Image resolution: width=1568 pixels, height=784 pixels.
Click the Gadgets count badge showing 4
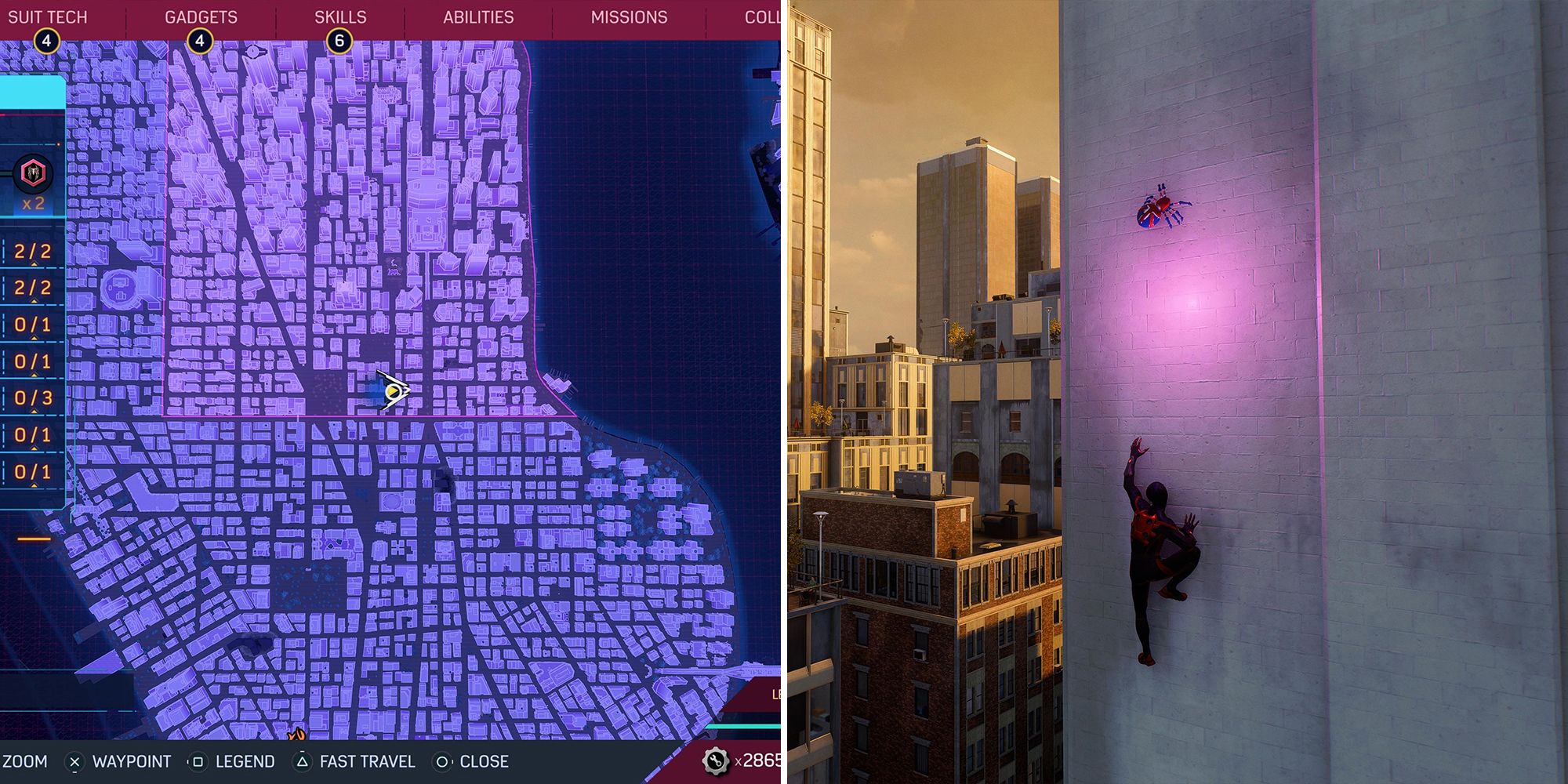pos(201,39)
